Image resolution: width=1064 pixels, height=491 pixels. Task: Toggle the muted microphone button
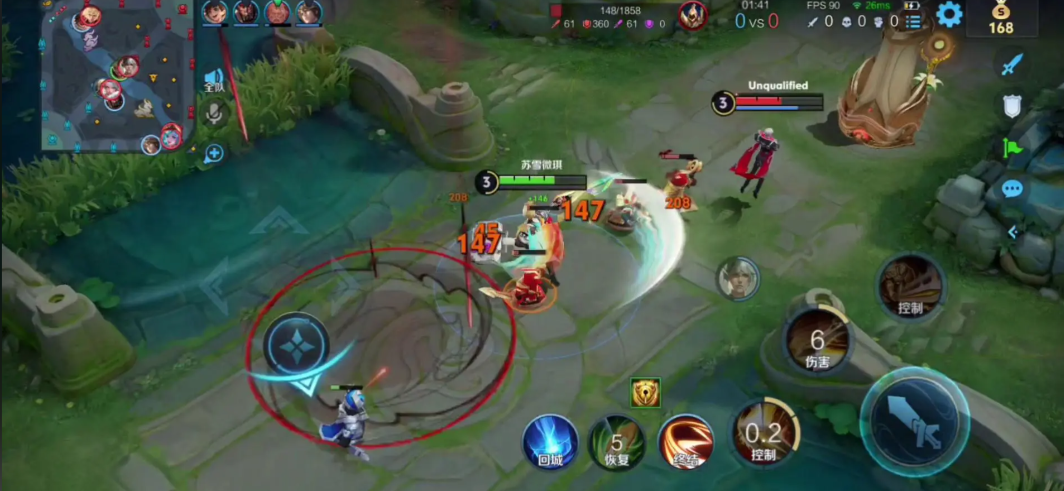tap(213, 114)
